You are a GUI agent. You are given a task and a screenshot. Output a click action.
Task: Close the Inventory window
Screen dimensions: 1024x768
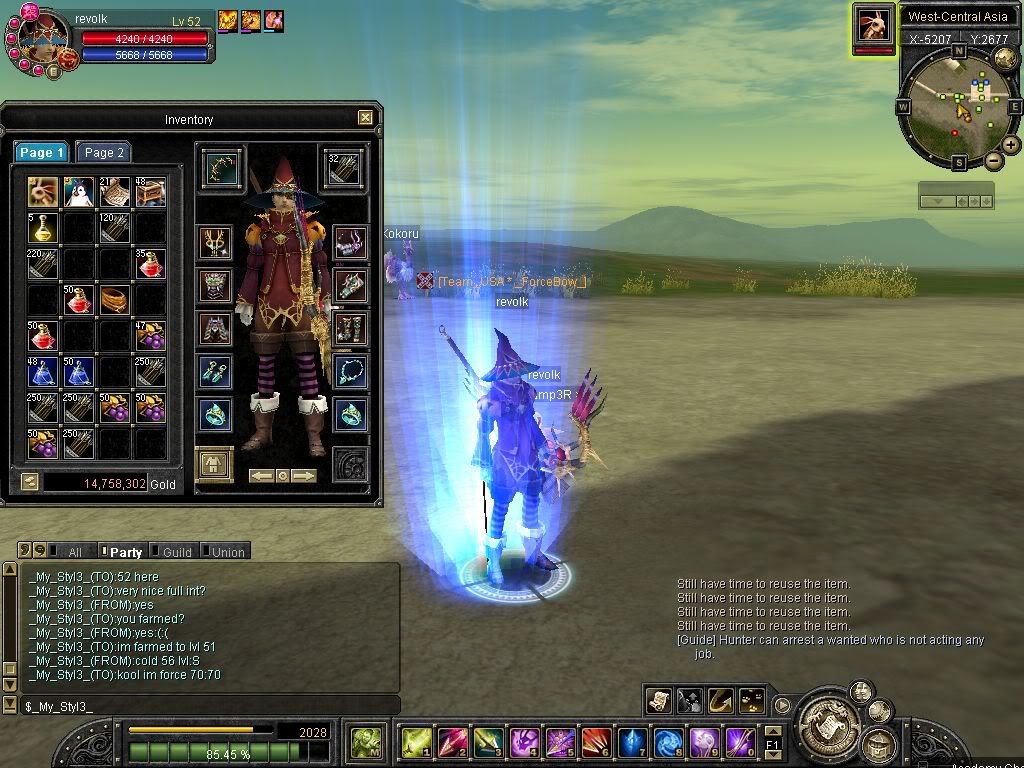(365, 118)
